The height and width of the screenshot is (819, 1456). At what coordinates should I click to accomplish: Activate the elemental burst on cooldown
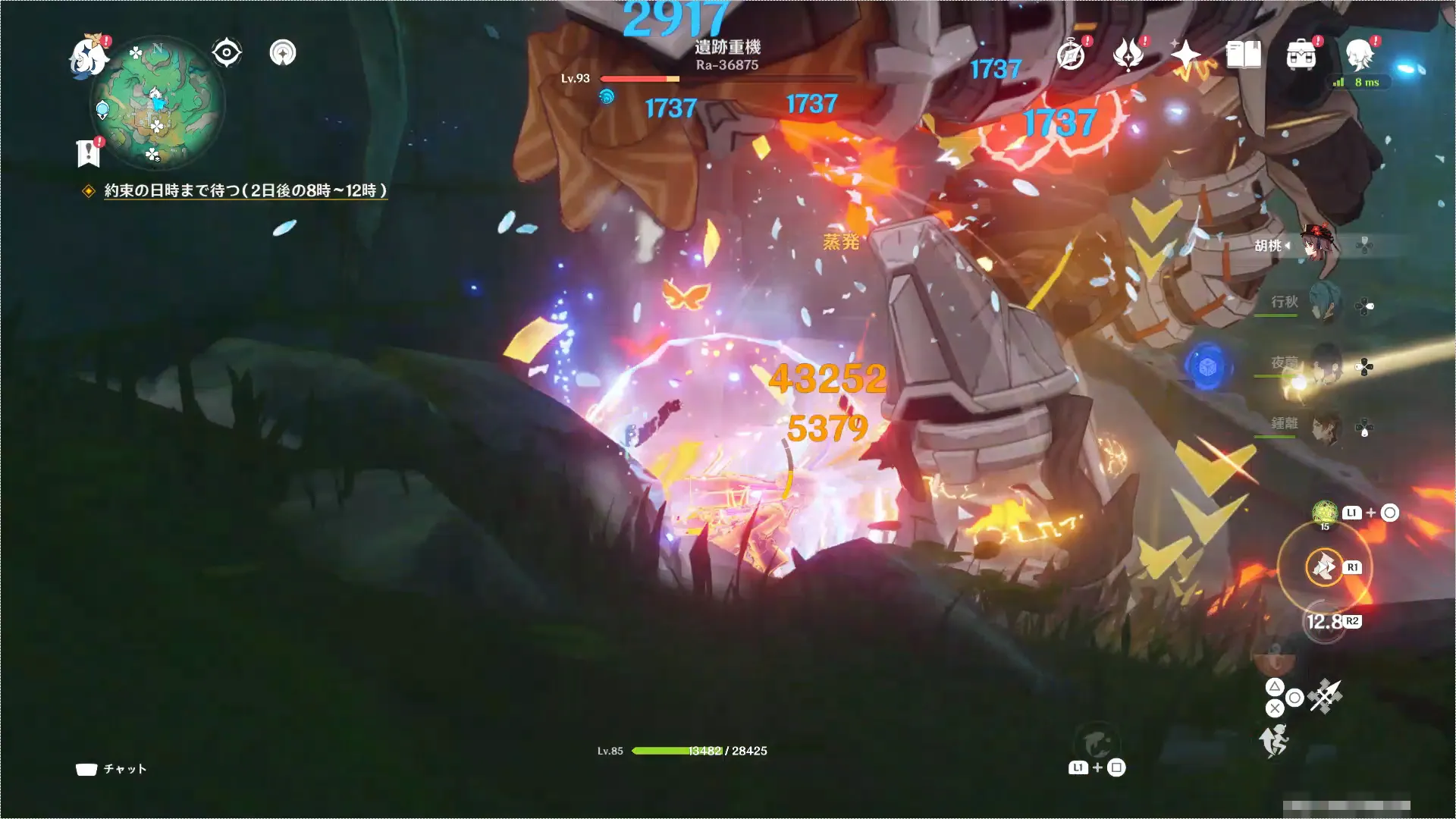coord(1324,623)
